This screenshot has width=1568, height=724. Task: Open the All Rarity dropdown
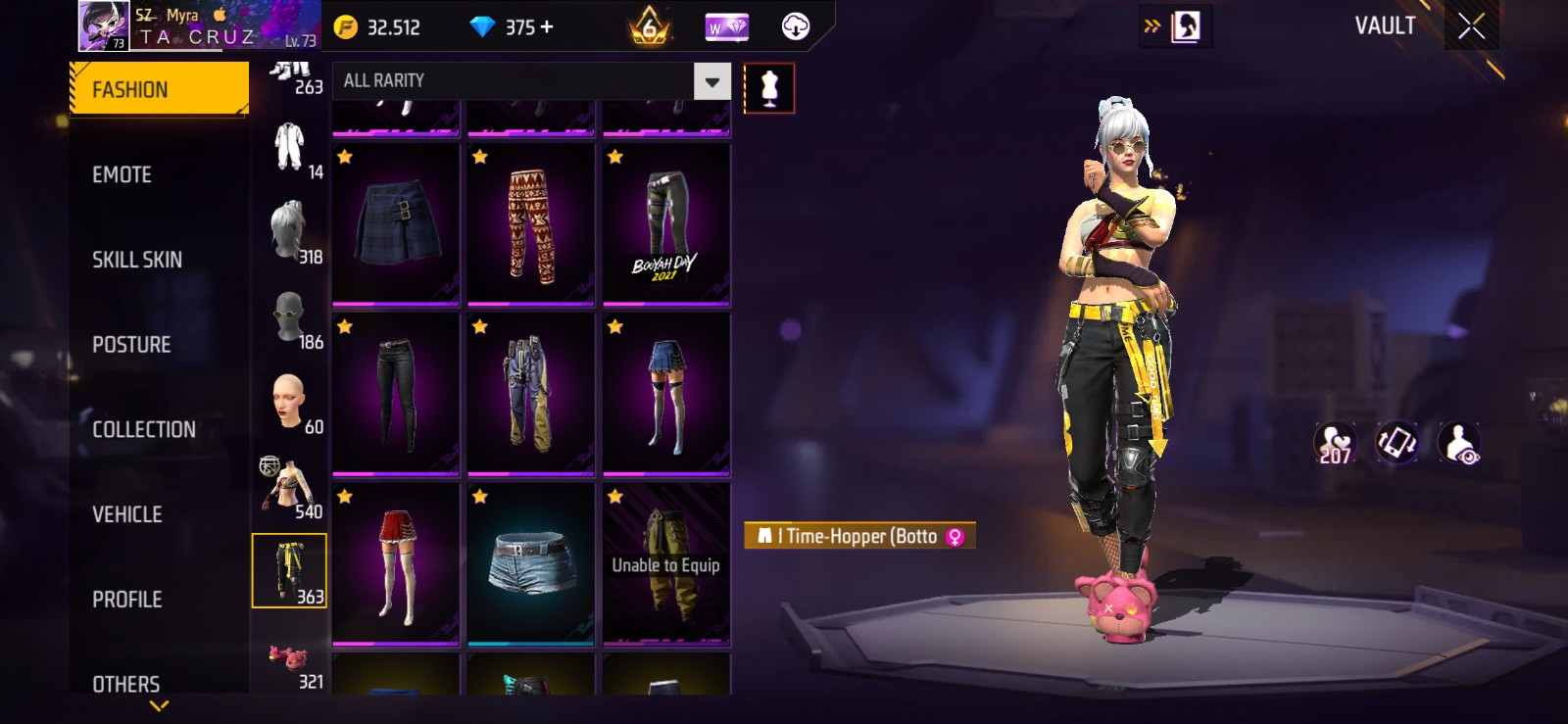tap(712, 81)
